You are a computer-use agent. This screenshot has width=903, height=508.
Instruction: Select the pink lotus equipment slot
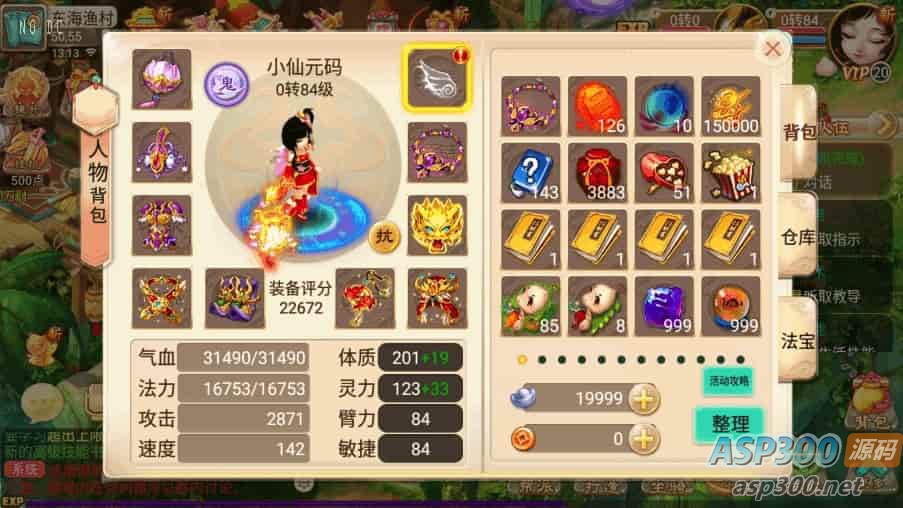[x=161, y=79]
